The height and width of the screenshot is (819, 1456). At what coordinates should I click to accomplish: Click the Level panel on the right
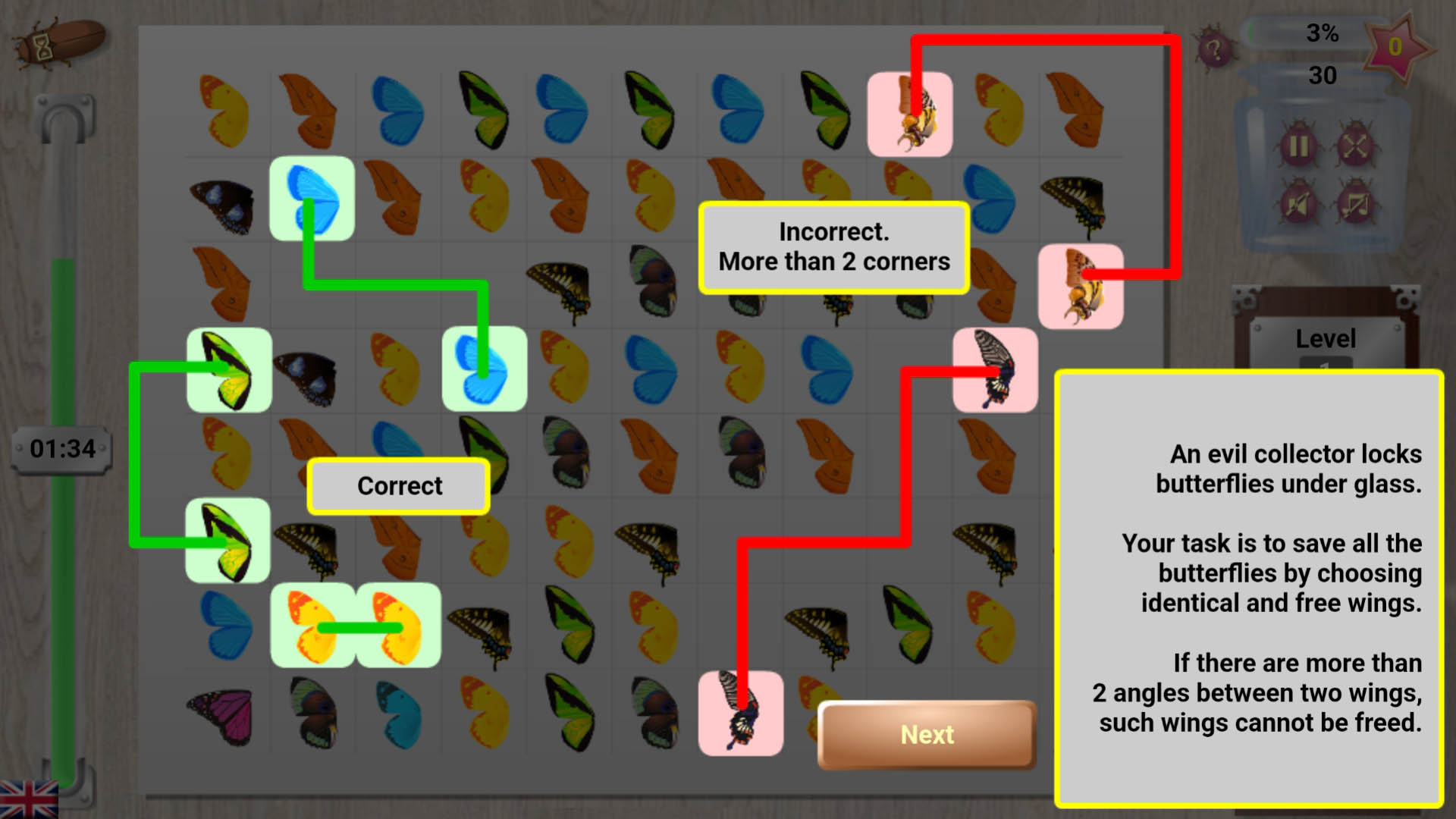1326,340
